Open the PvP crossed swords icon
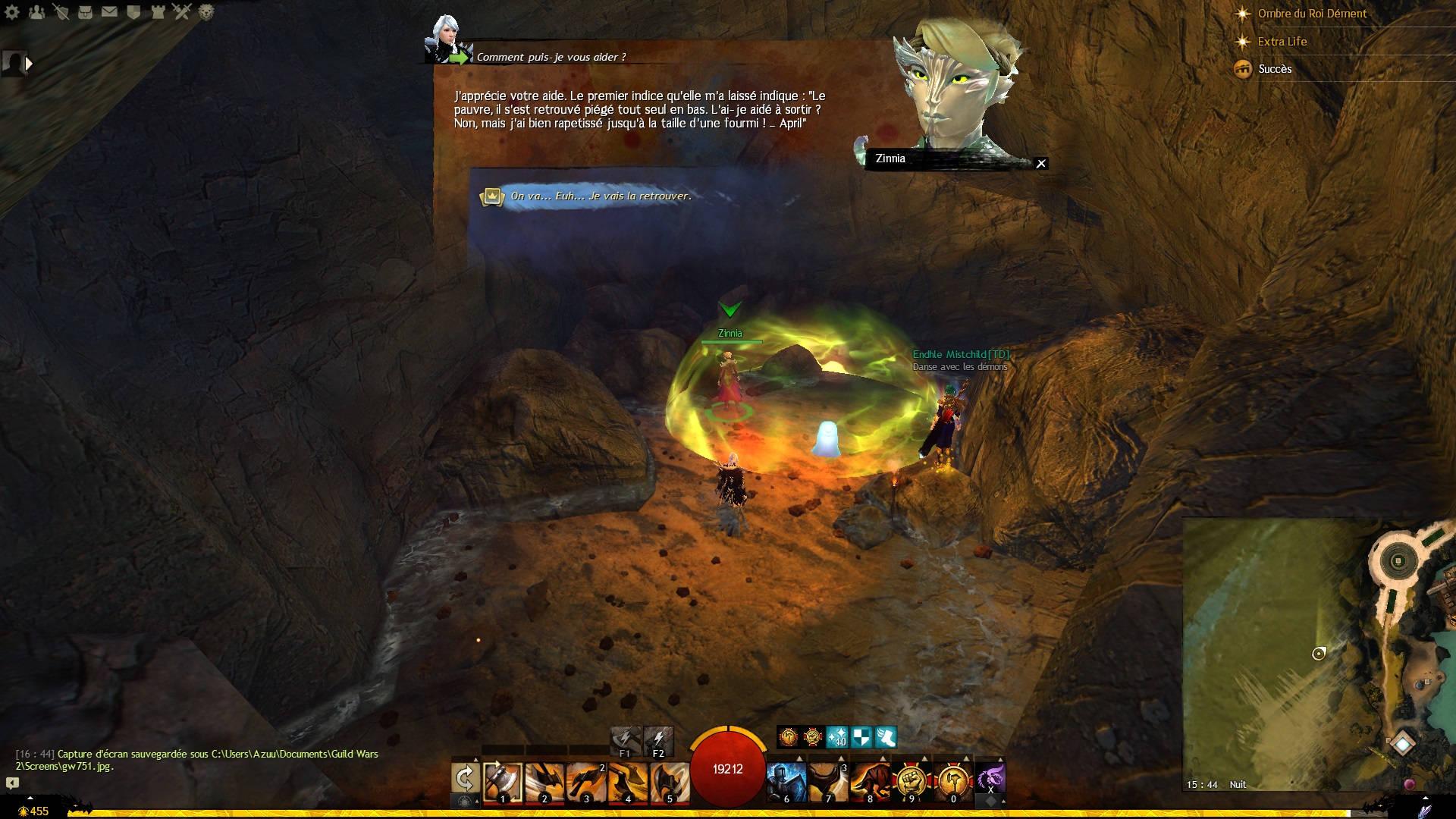This screenshot has width=1456, height=819. (x=182, y=12)
